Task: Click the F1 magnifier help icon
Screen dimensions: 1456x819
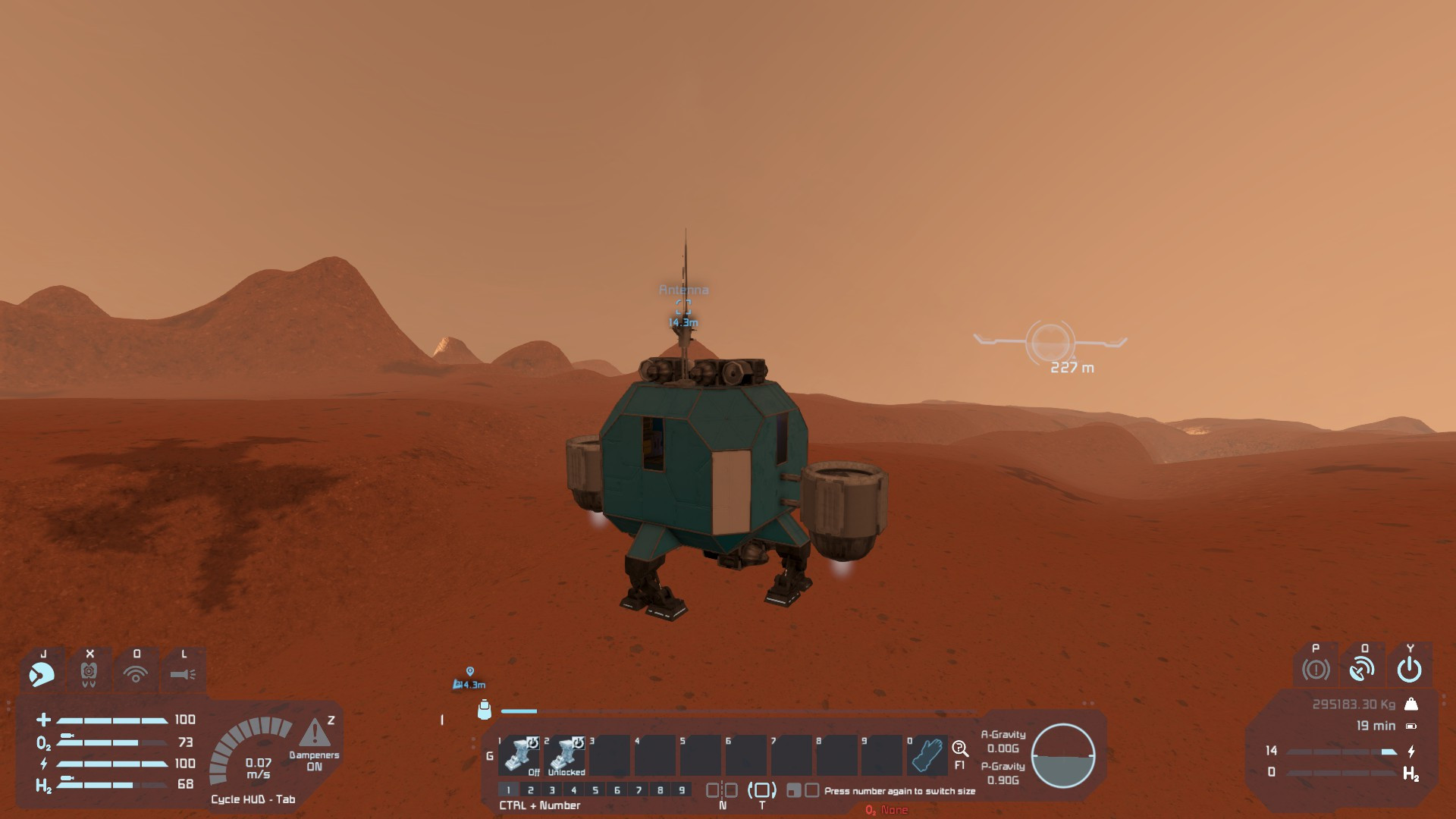Action: pos(961,747)
